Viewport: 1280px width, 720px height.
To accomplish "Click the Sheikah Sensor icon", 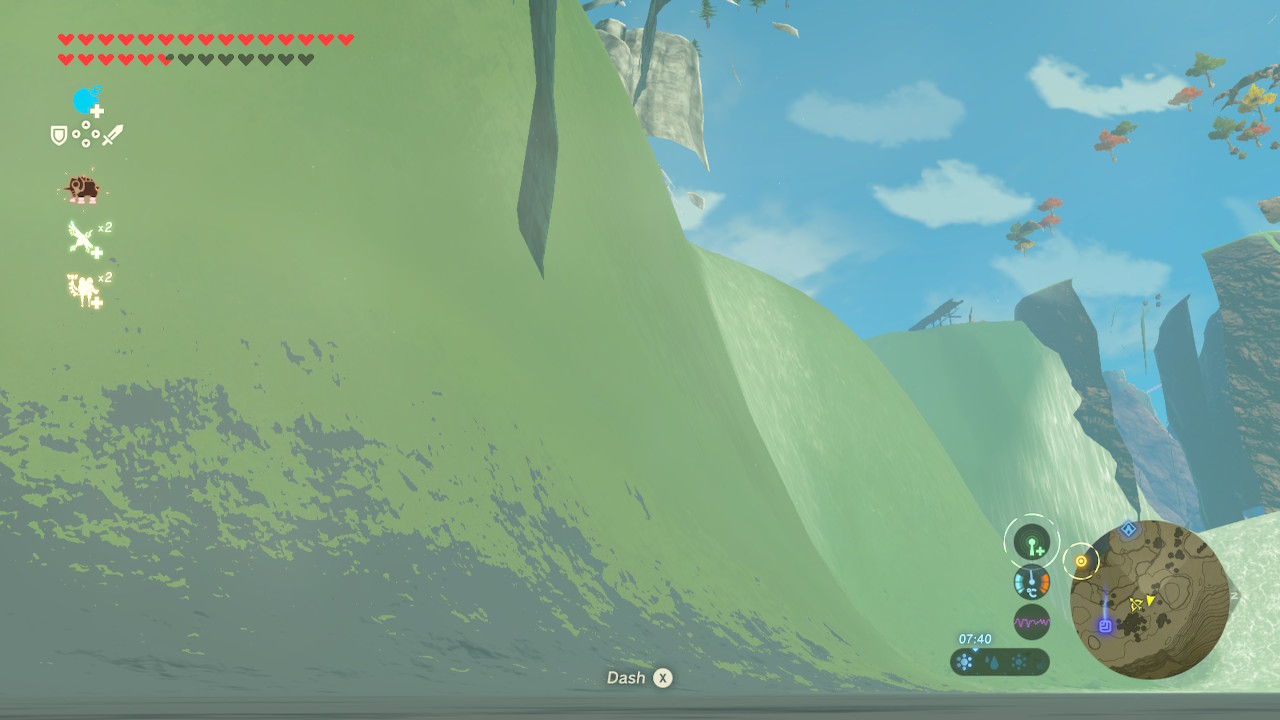I will 1031,544.
